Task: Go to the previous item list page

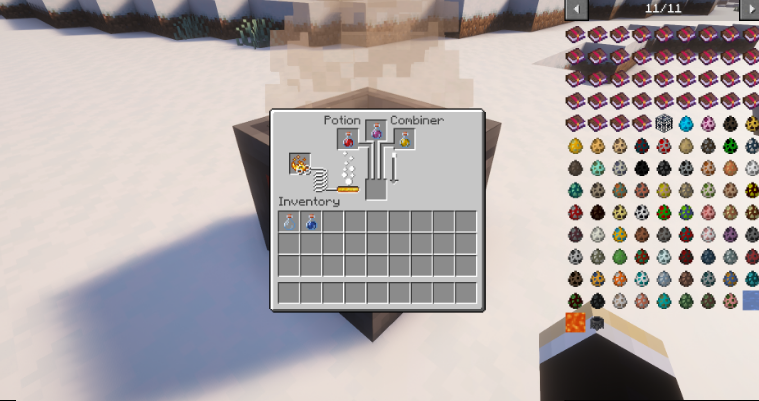Action: click(575, 8)
